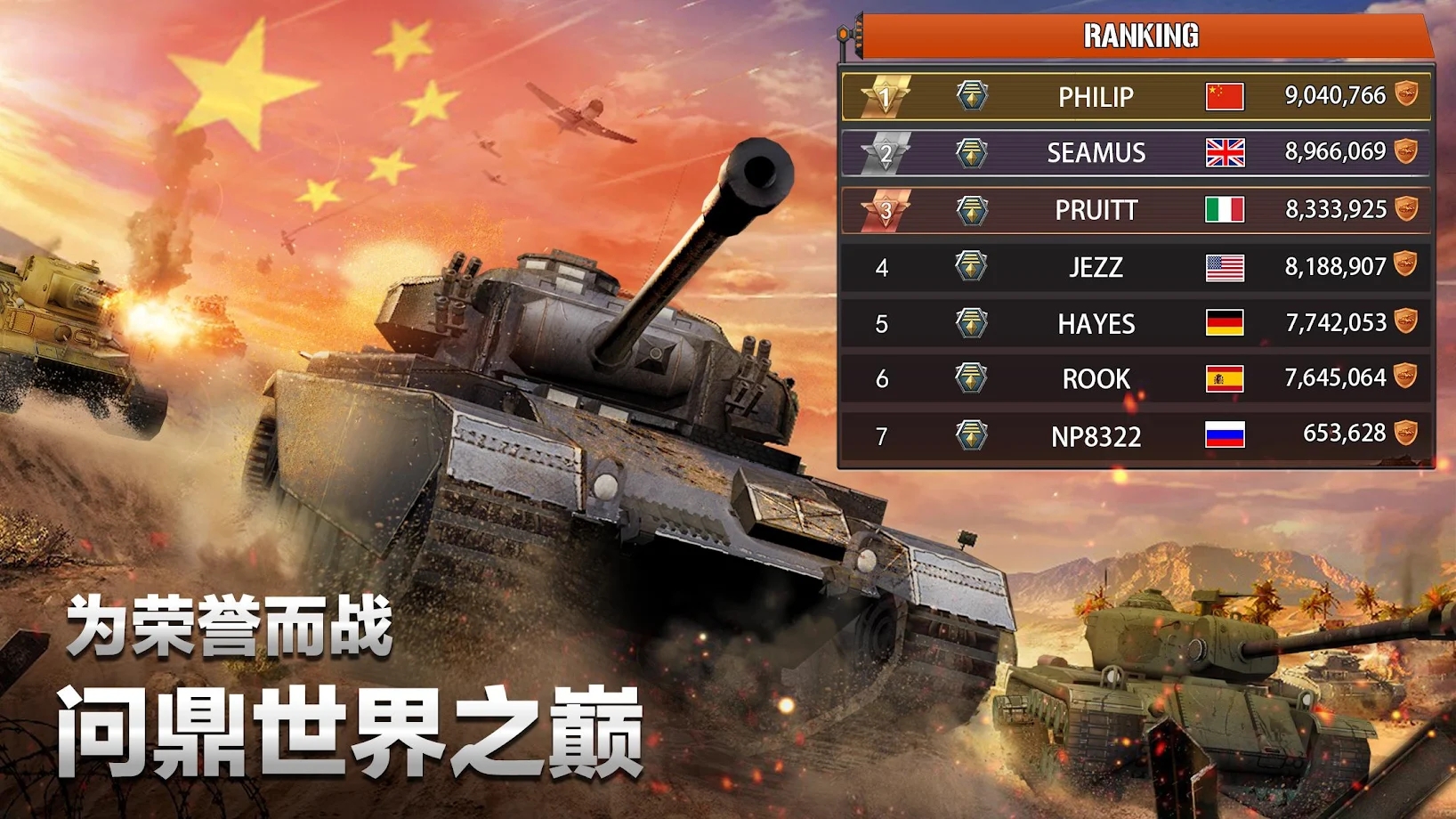Click the Russian flag beside NP8322
This screenshot has height=819, width=1456.
(x=1223, y=435)
